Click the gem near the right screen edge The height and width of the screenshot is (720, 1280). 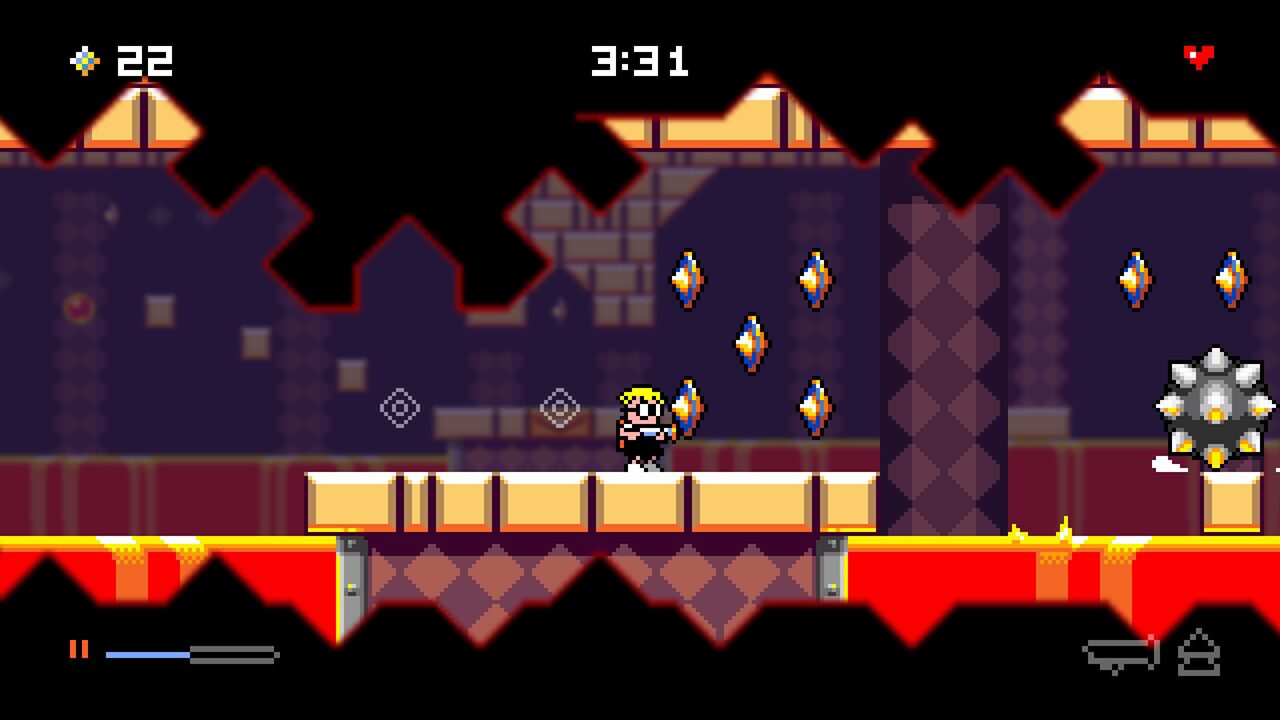click(1231, 278)
